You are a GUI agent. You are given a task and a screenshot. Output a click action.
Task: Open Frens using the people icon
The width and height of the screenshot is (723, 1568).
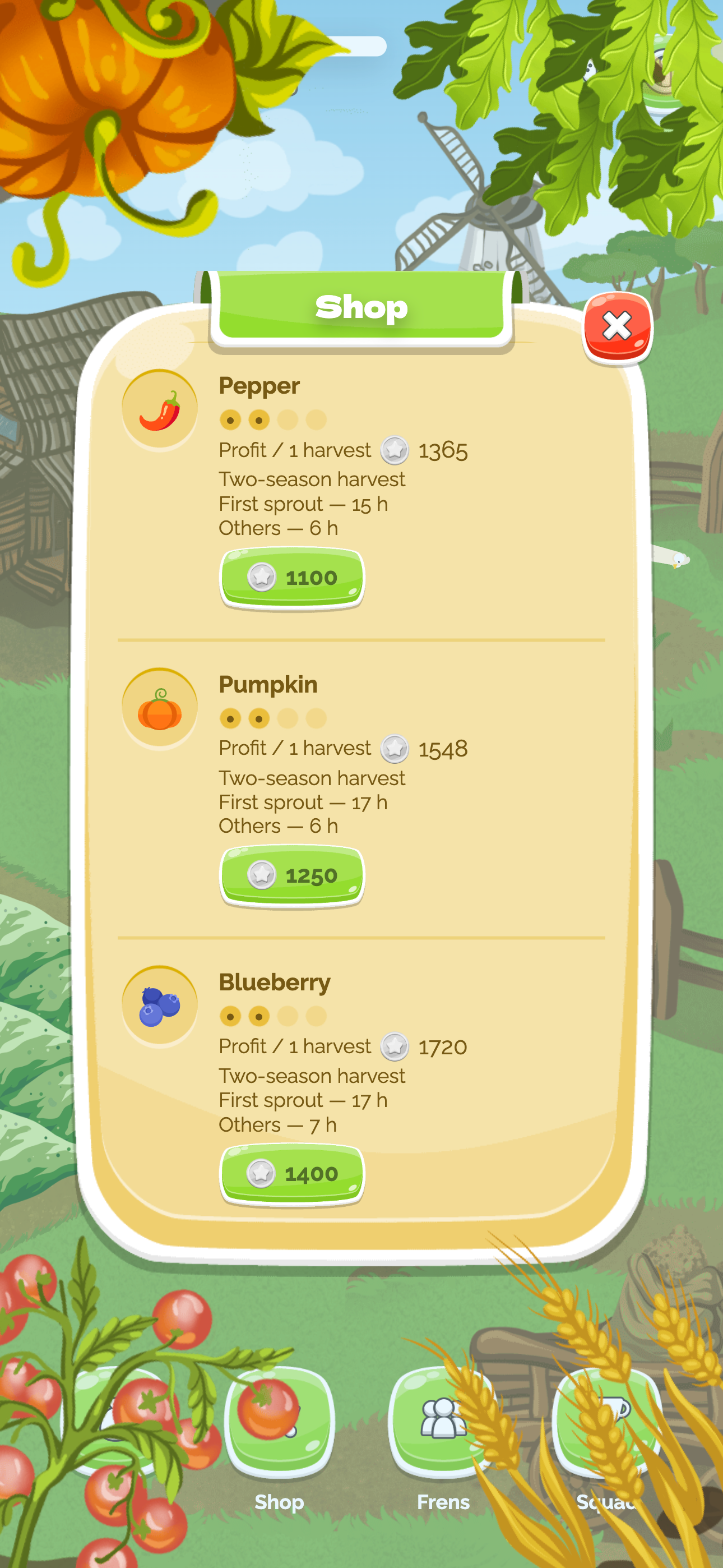443,1418
